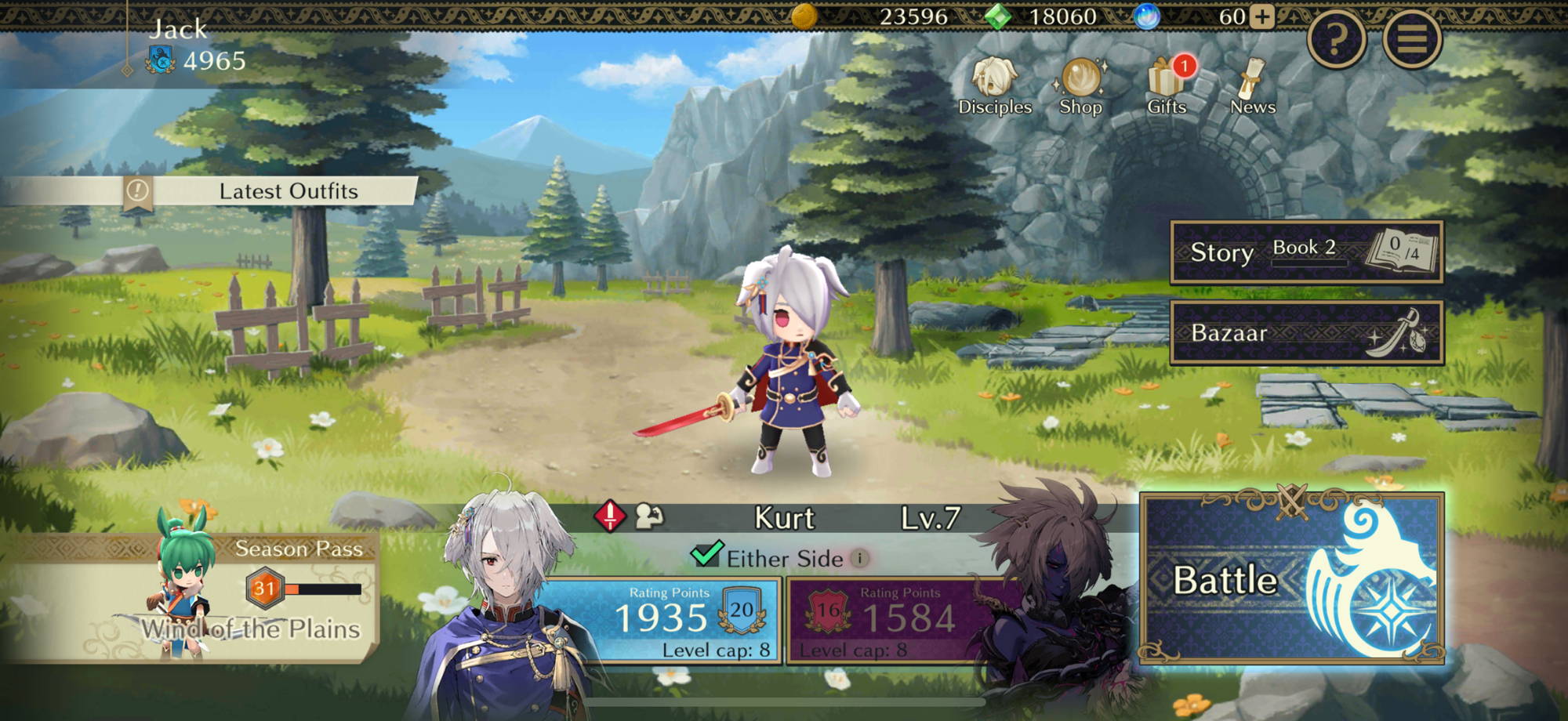Open the hamburger main menu
This screenshot has width=1568, height=721.
coord(1412,38)
